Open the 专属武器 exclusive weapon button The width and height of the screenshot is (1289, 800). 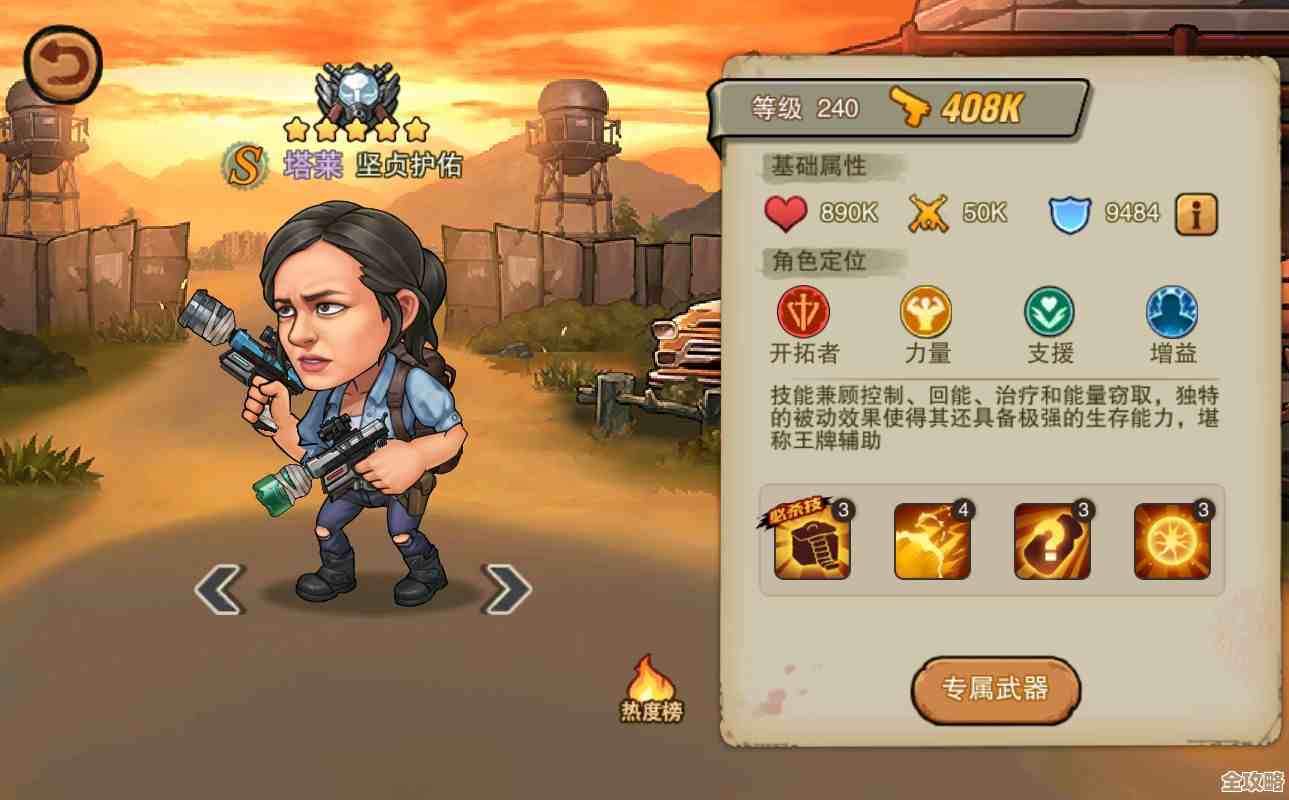tap(996, 691)
